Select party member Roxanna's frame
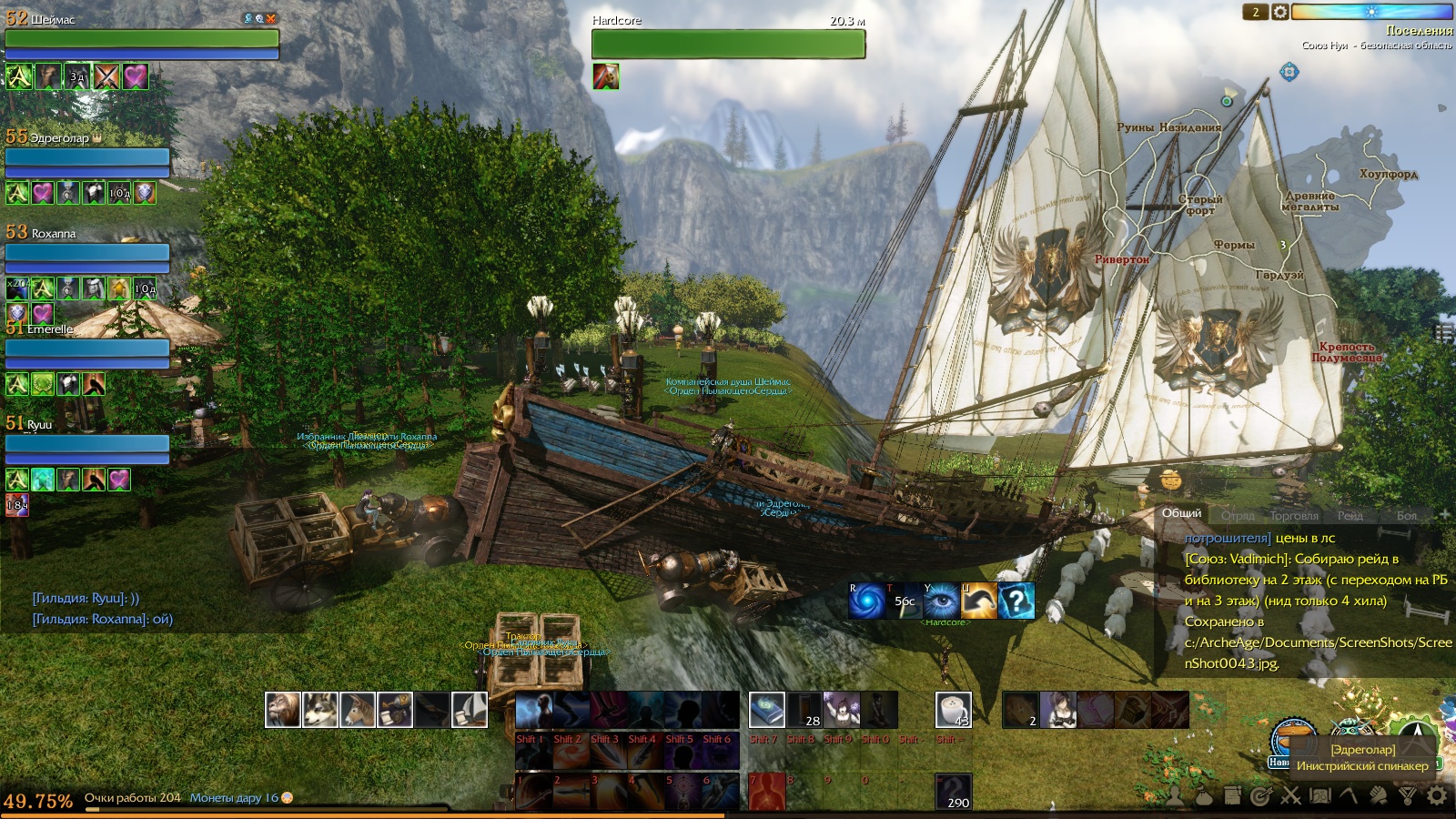 pos(87,255)
